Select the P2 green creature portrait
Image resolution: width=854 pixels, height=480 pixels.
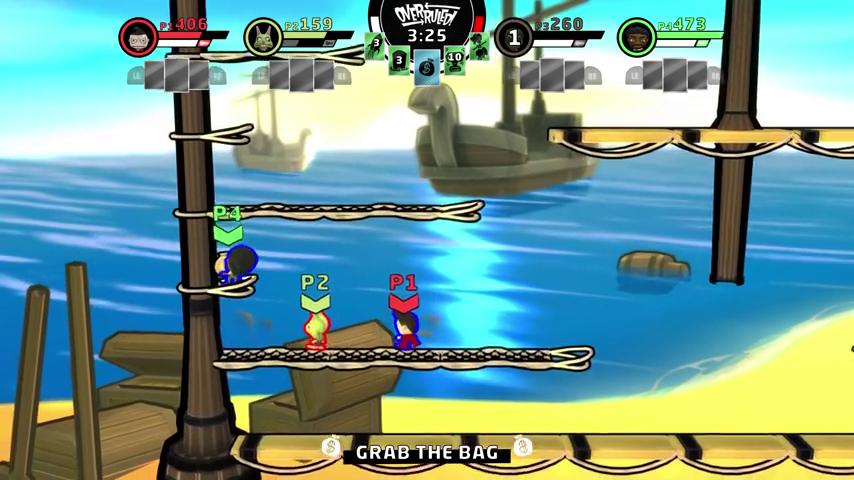(x=263, y=38)
